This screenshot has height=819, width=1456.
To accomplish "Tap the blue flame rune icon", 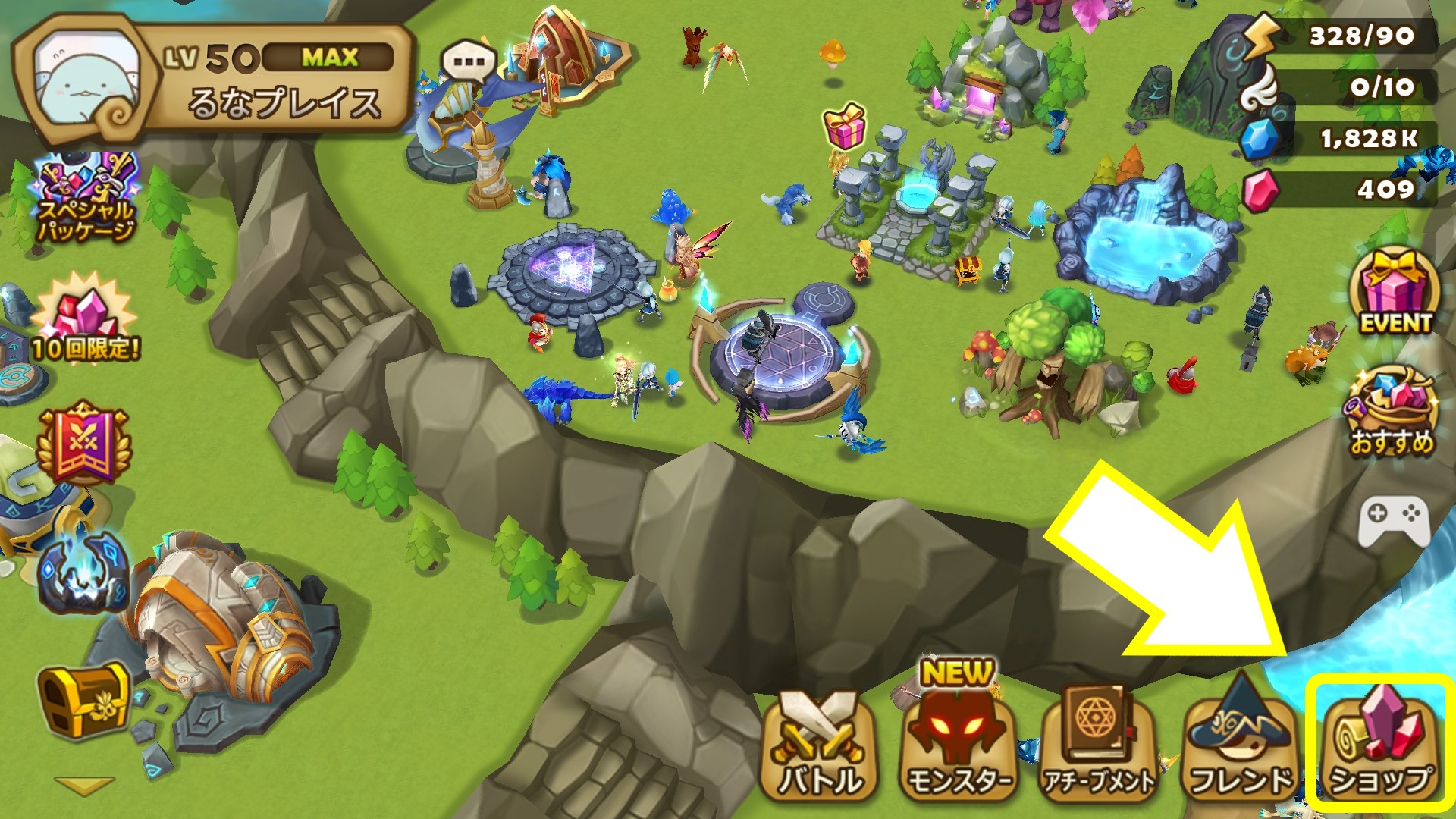I will coord(82,573).
